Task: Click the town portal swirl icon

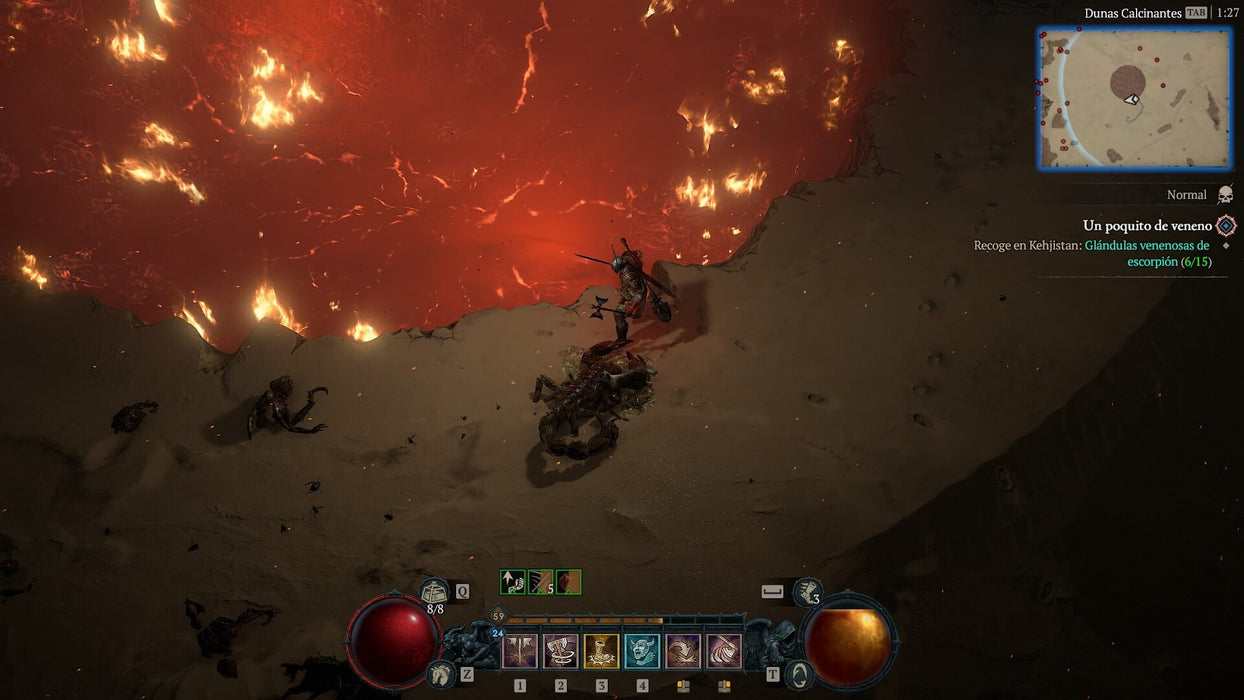Action: click(x=797, y=675)
